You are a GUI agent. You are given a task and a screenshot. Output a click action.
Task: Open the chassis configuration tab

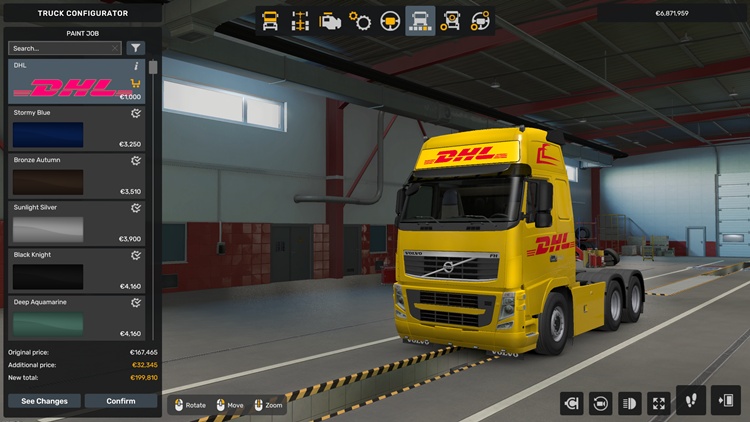tap(300, 21)
